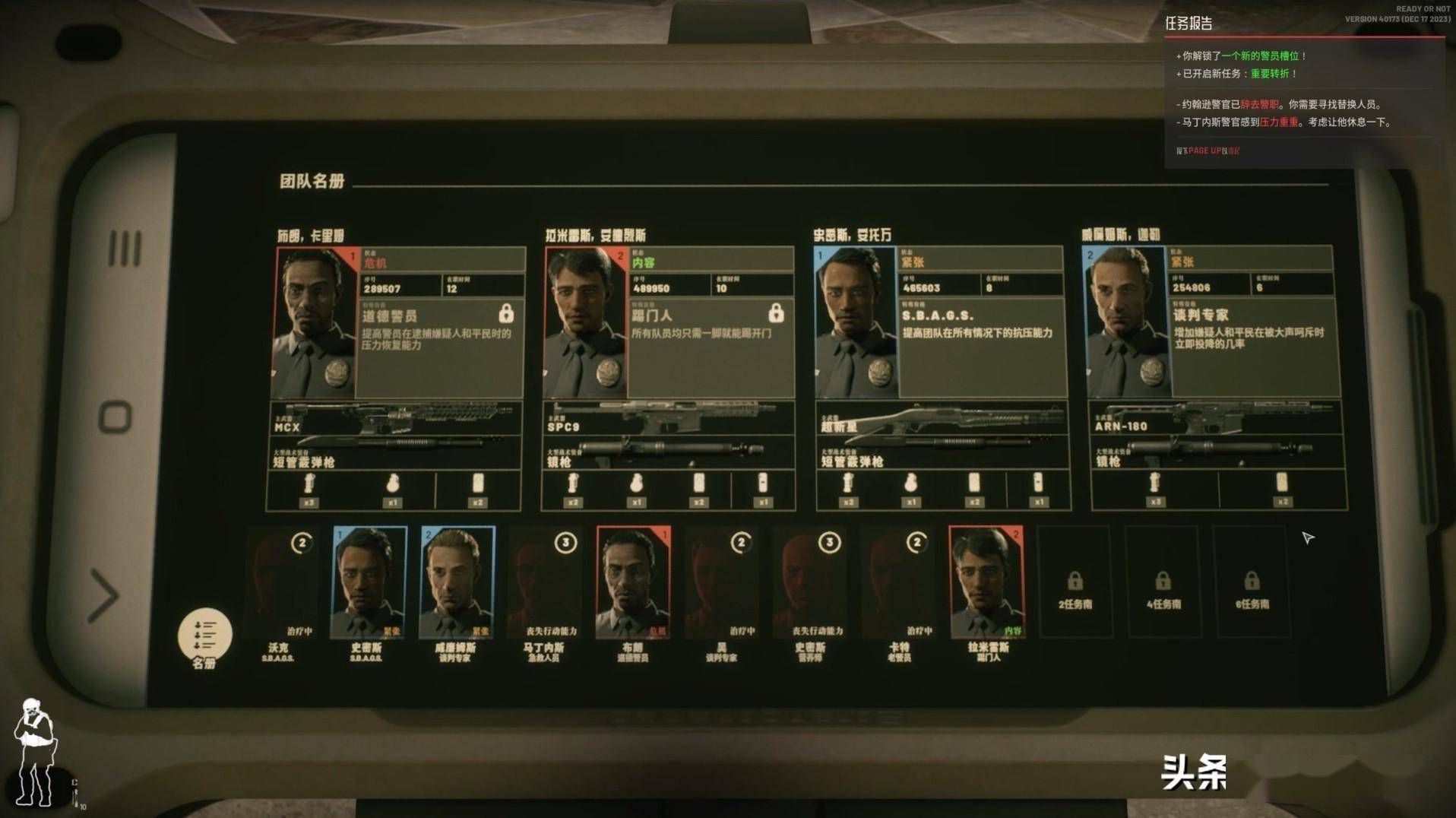Open the ARN-180 primary weapon slot
This screenshot has width=1456, height=818.
pos(1215,417)
